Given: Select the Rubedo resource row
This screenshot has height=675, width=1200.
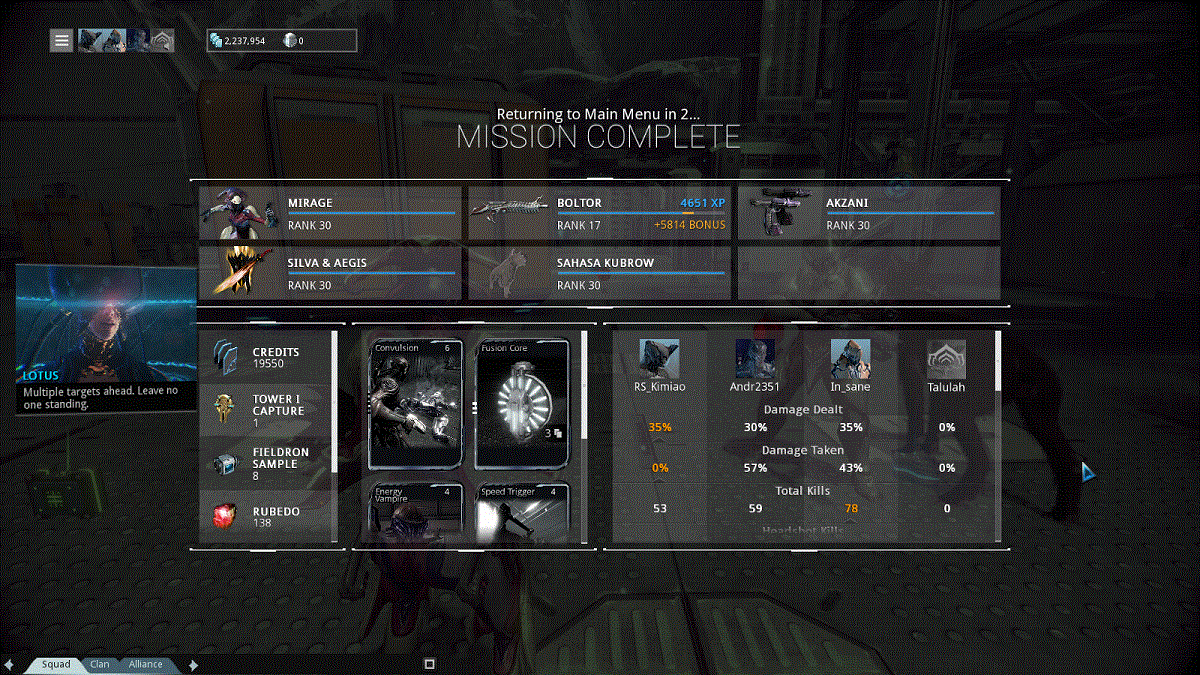Looking at the screenshot, I should [265, 516].
